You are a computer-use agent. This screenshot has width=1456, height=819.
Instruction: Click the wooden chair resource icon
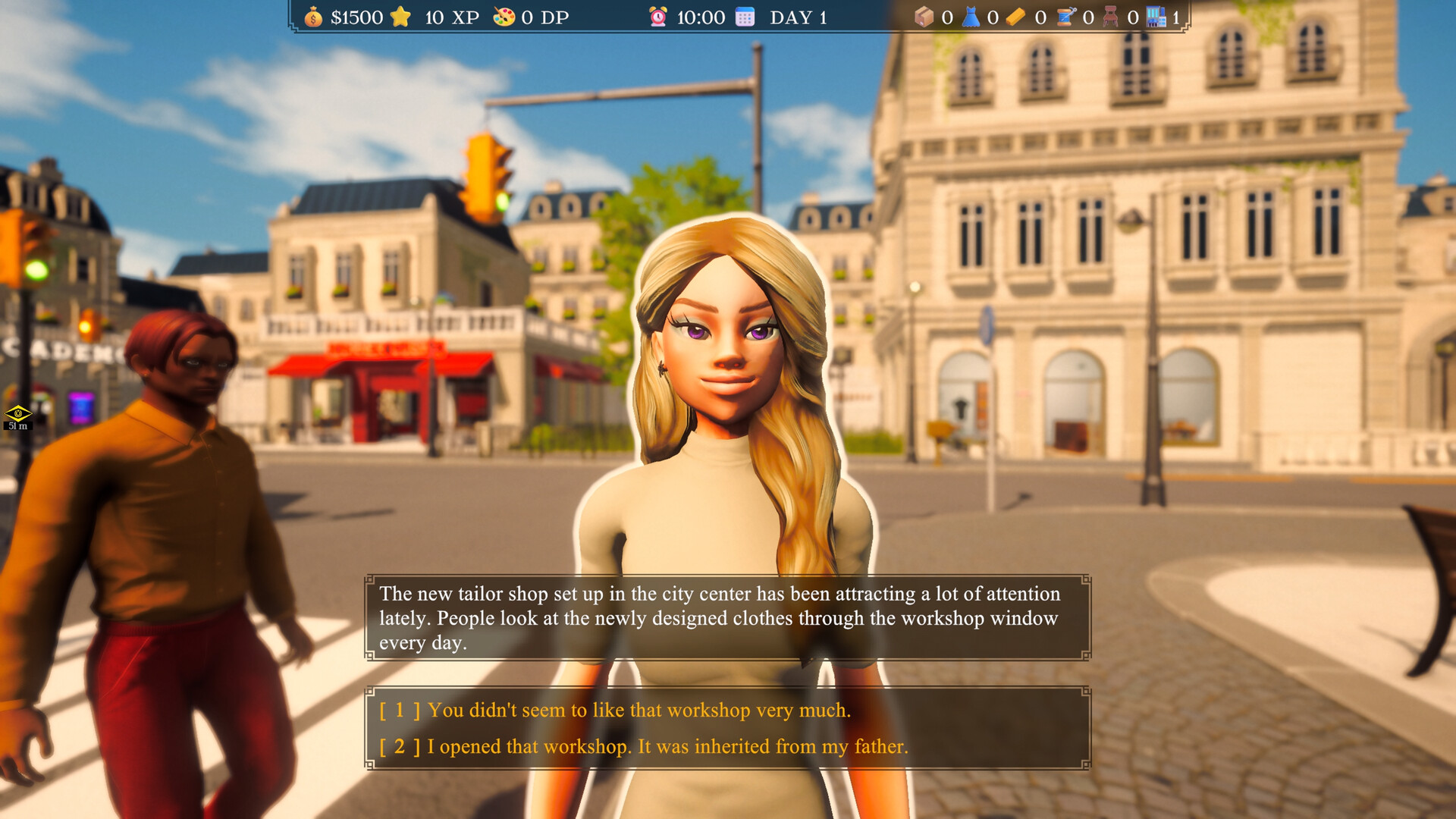pos(1112,17)
